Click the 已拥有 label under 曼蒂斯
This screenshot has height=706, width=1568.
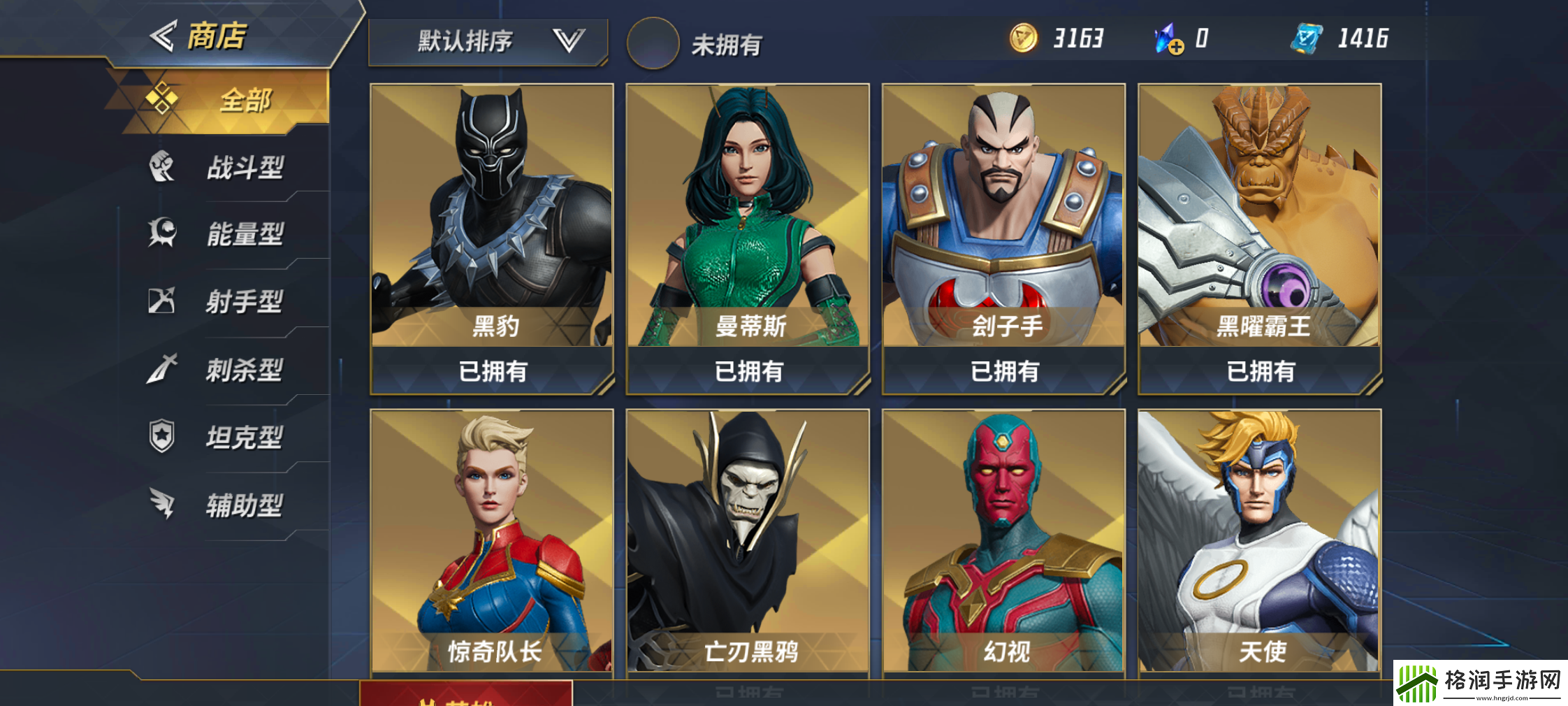[748, 371]
